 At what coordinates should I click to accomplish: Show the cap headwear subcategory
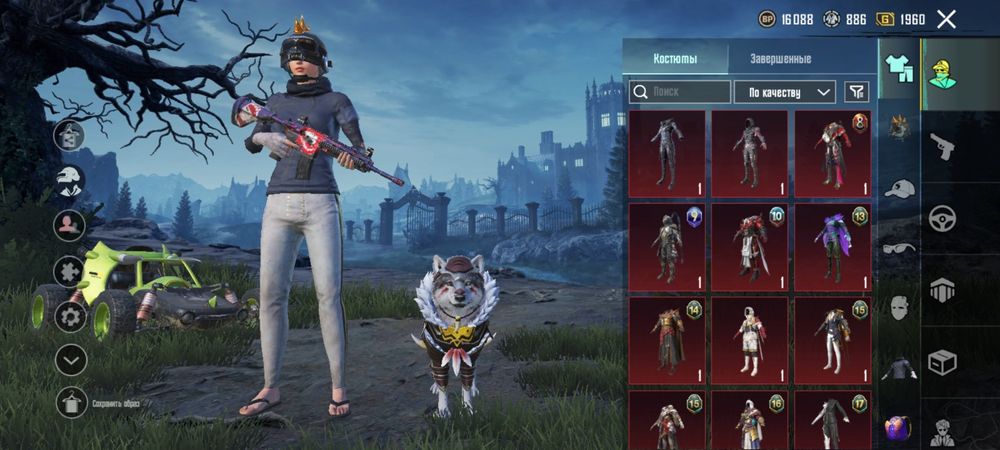coord(899,188)
